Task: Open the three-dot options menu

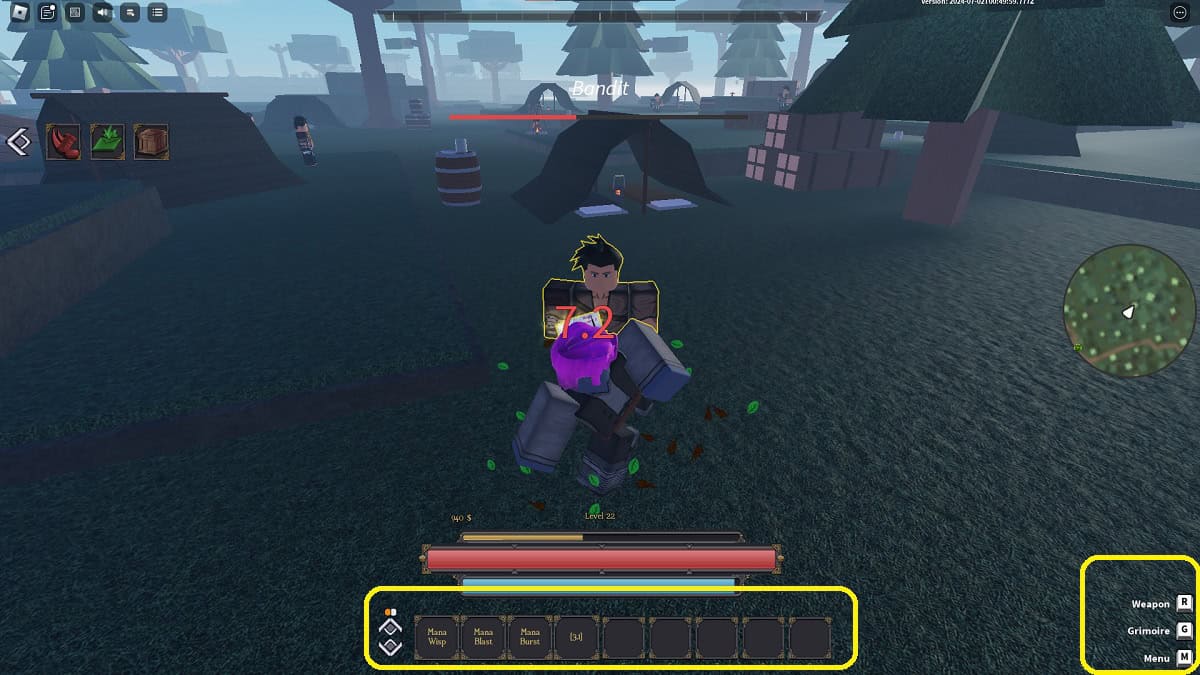Action: (x=1178, y=13)
